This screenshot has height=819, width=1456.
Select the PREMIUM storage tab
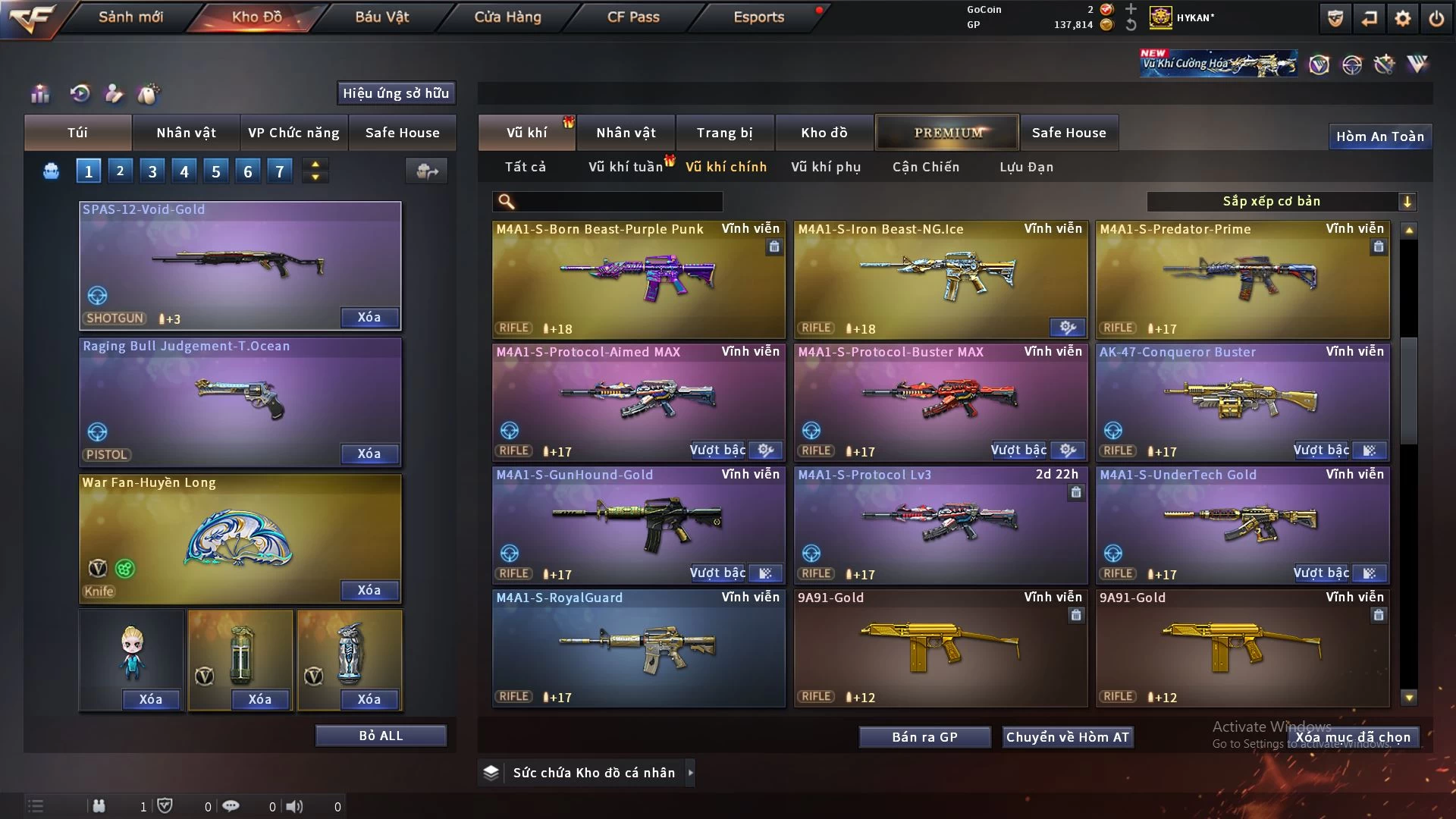(947, 133)
